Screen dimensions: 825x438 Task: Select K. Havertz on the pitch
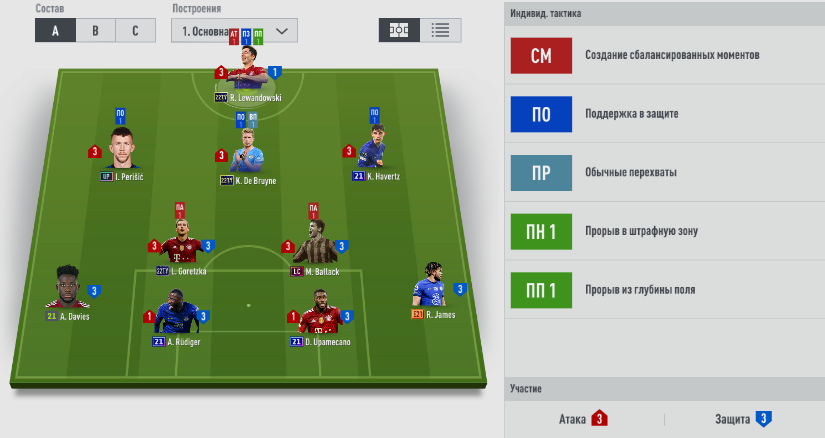pos(374,153)
